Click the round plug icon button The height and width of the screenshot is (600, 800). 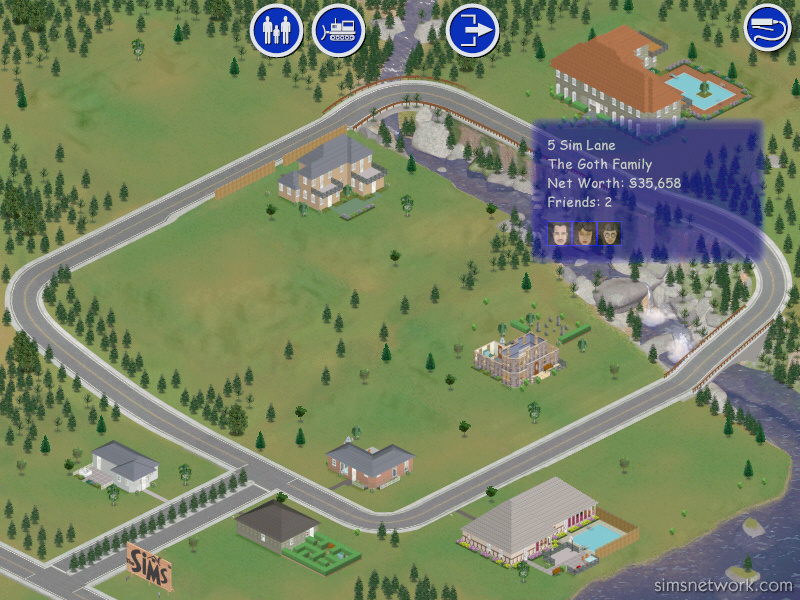pyautogui.click(x=767, y=27)
